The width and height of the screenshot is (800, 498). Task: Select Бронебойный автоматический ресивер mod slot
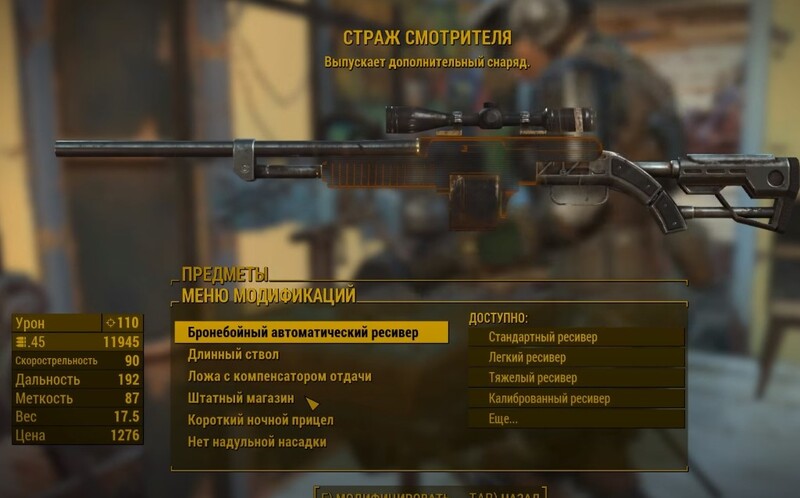click(304, 333)
